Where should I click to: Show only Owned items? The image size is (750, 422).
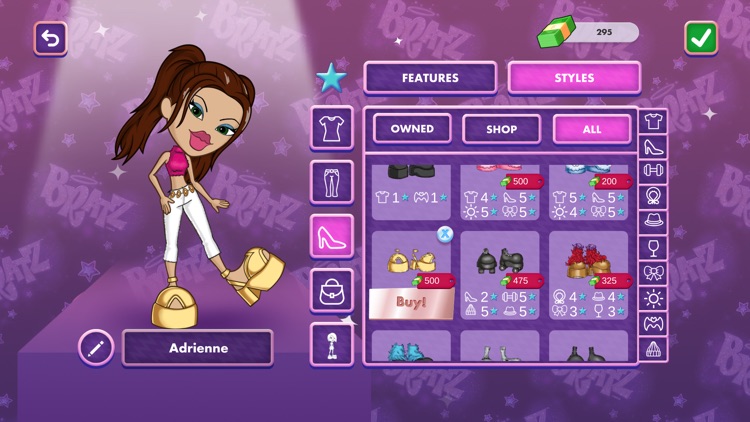[x=412, y=129]
